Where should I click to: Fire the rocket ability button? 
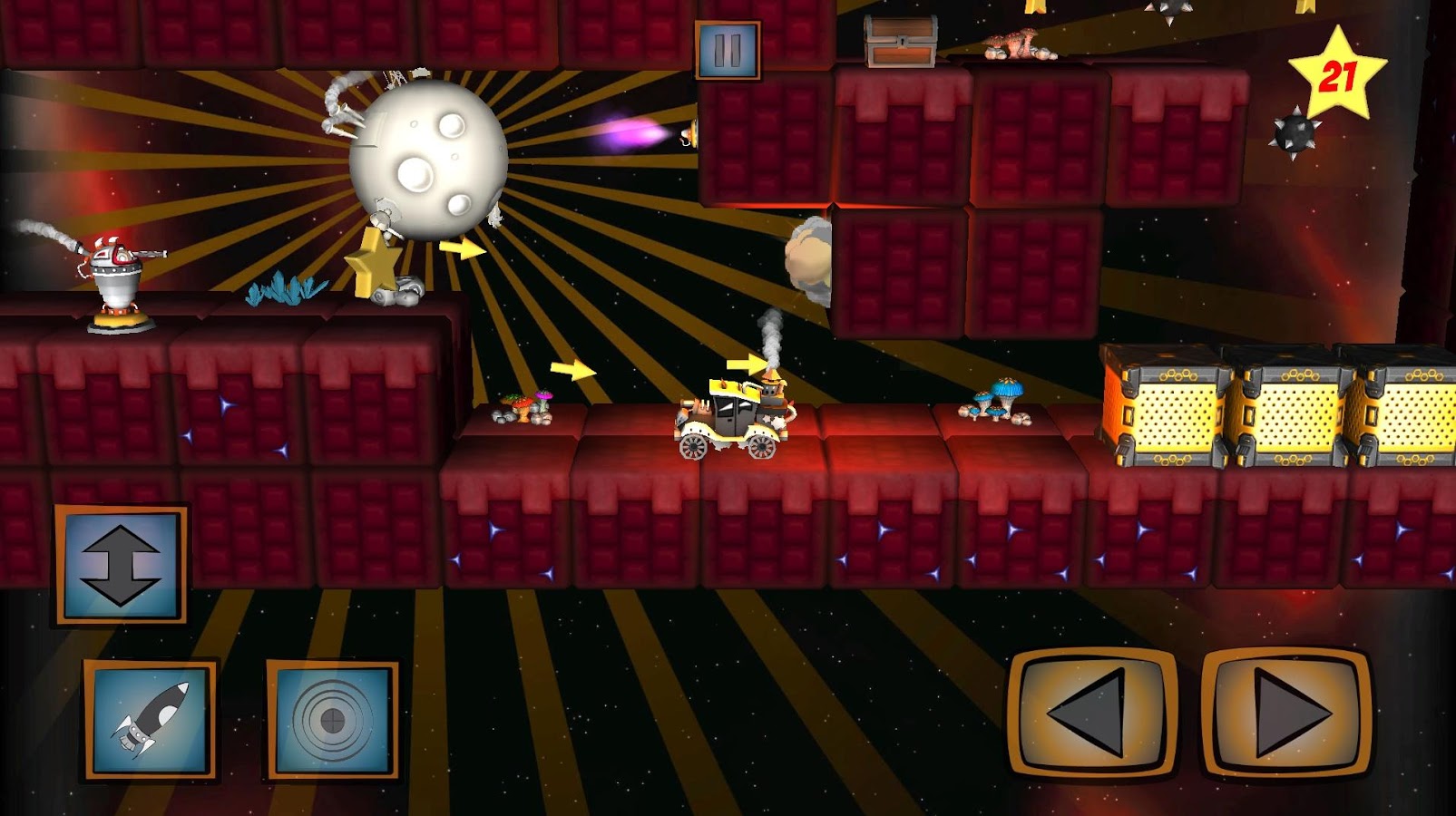coord(151,720)
